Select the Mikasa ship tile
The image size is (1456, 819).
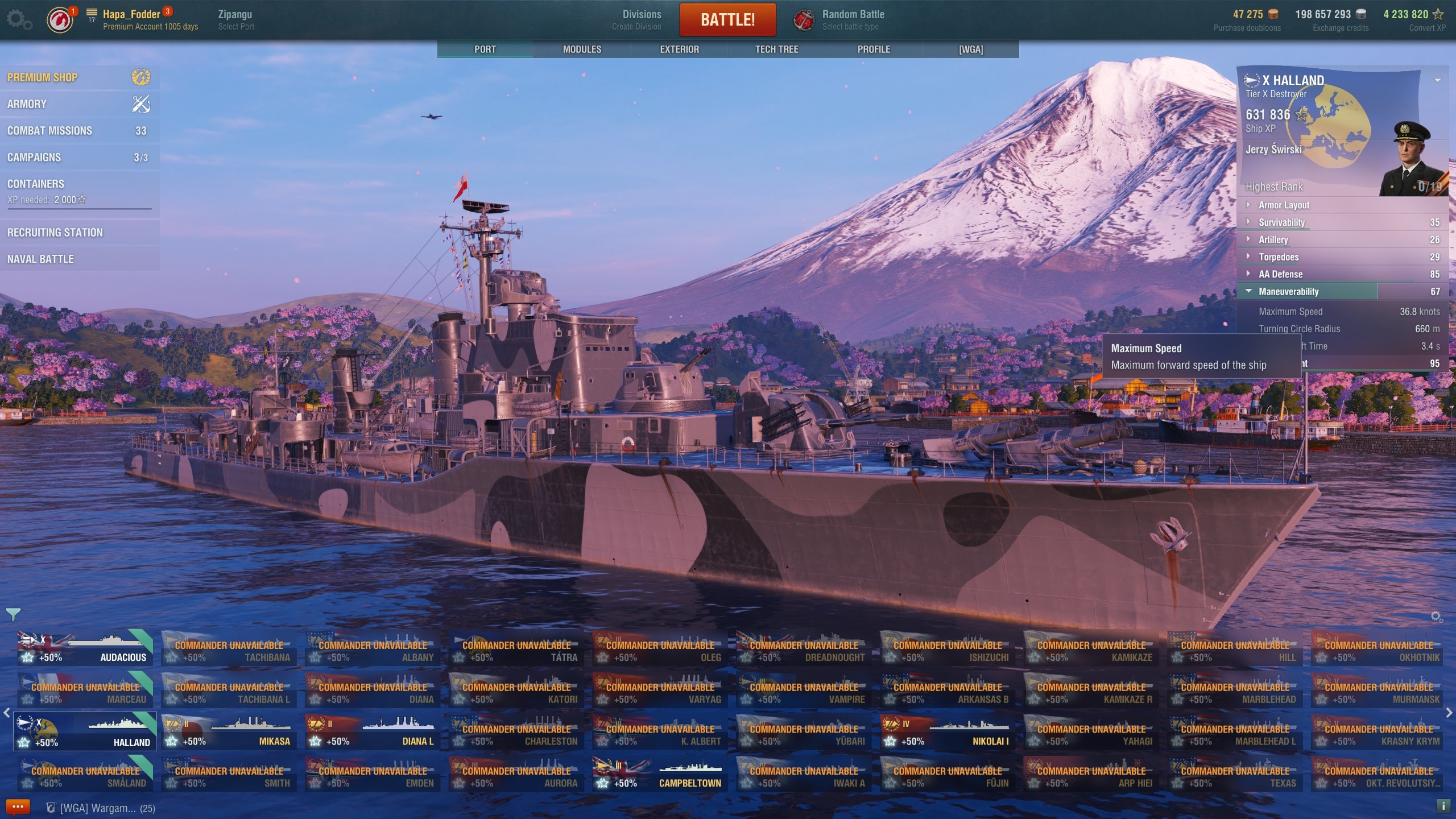point(229,733)
